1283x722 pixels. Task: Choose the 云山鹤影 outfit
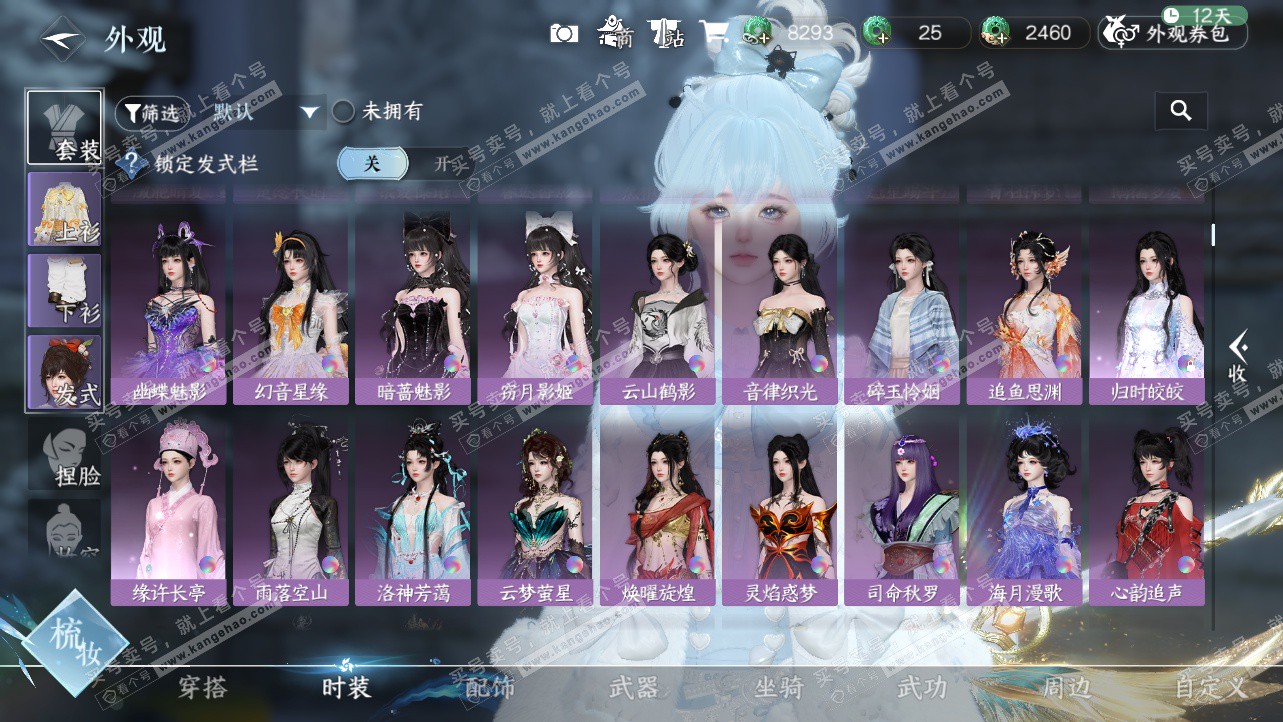click(x=658, y=310)
